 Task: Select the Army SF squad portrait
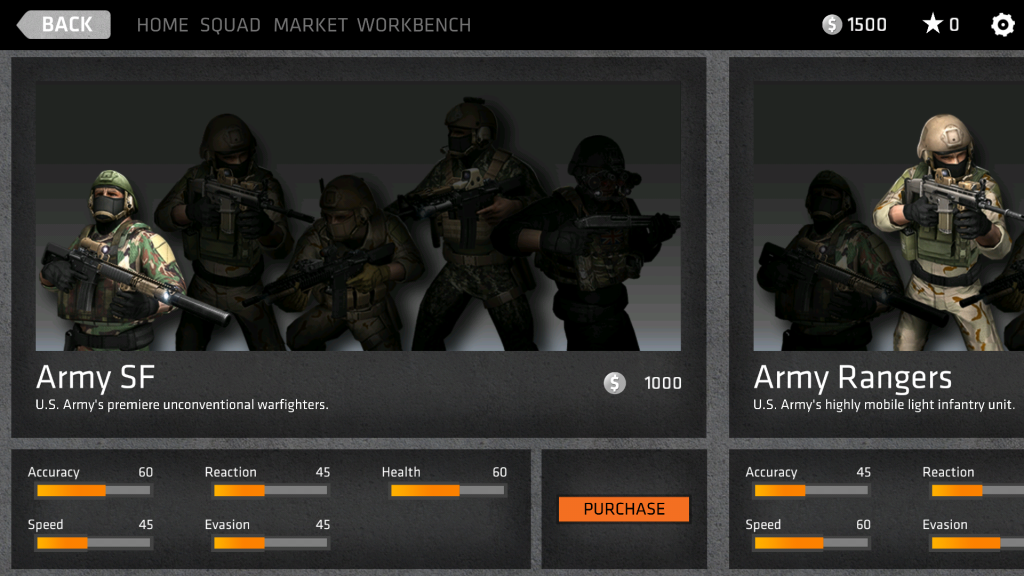coord(358,216)
